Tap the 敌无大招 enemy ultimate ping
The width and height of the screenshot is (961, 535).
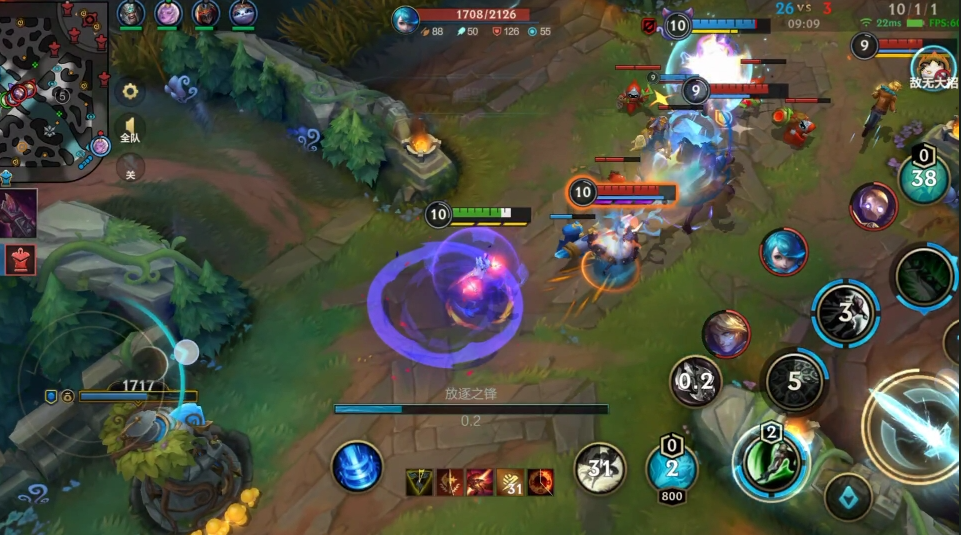(933, 69)
